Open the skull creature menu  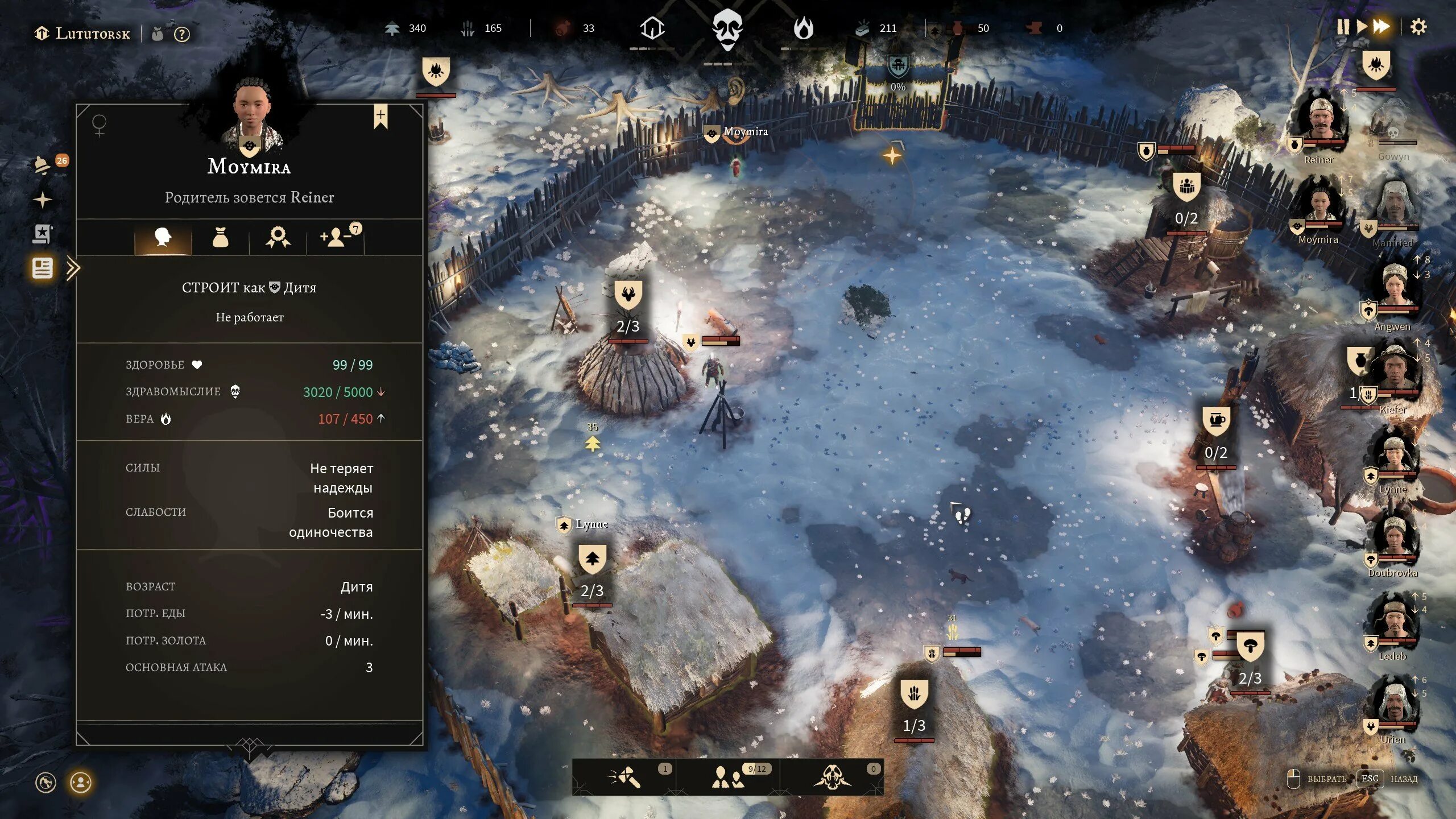click(832, 777)
